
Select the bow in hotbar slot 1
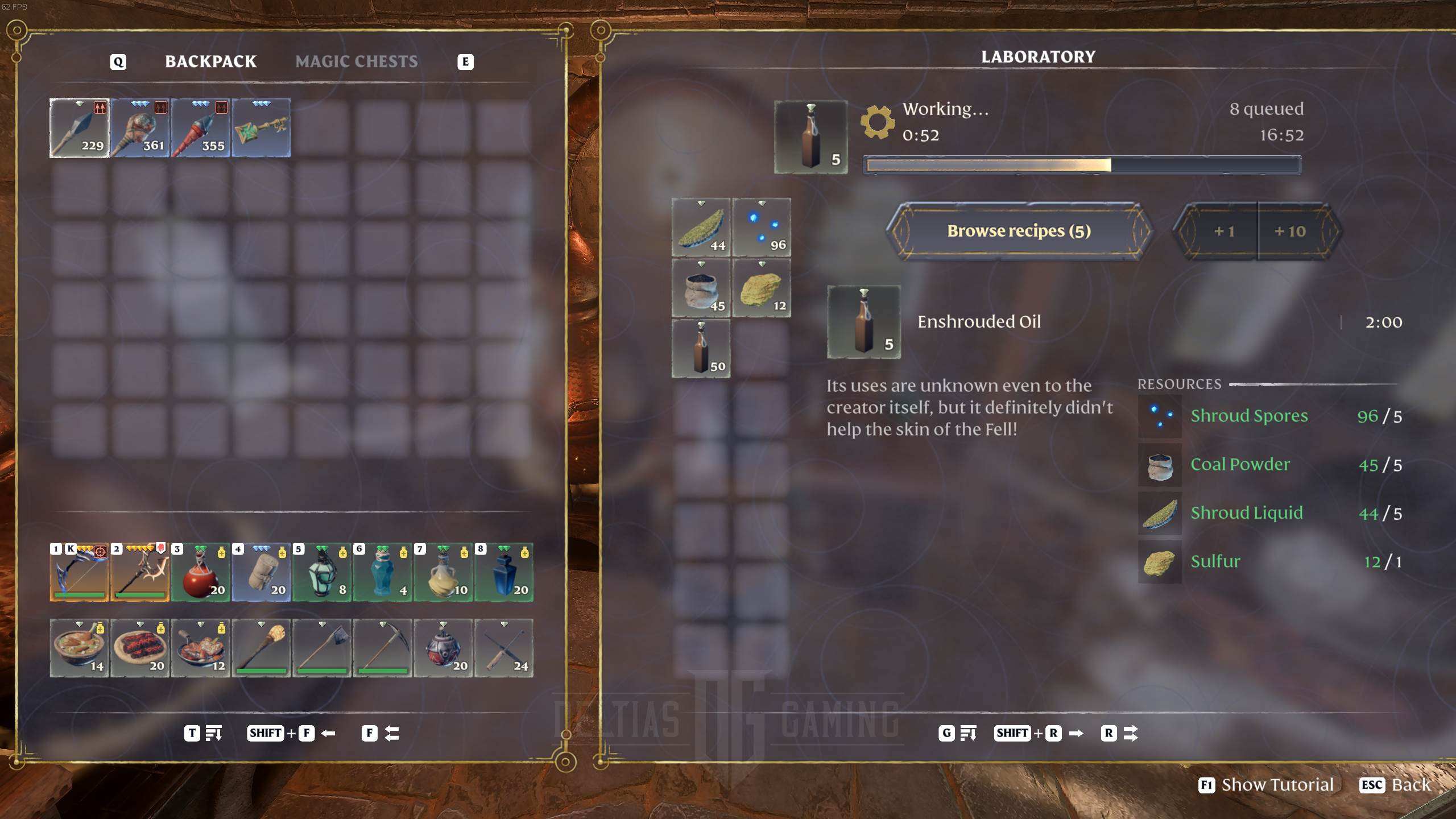(x=79, y=573)
